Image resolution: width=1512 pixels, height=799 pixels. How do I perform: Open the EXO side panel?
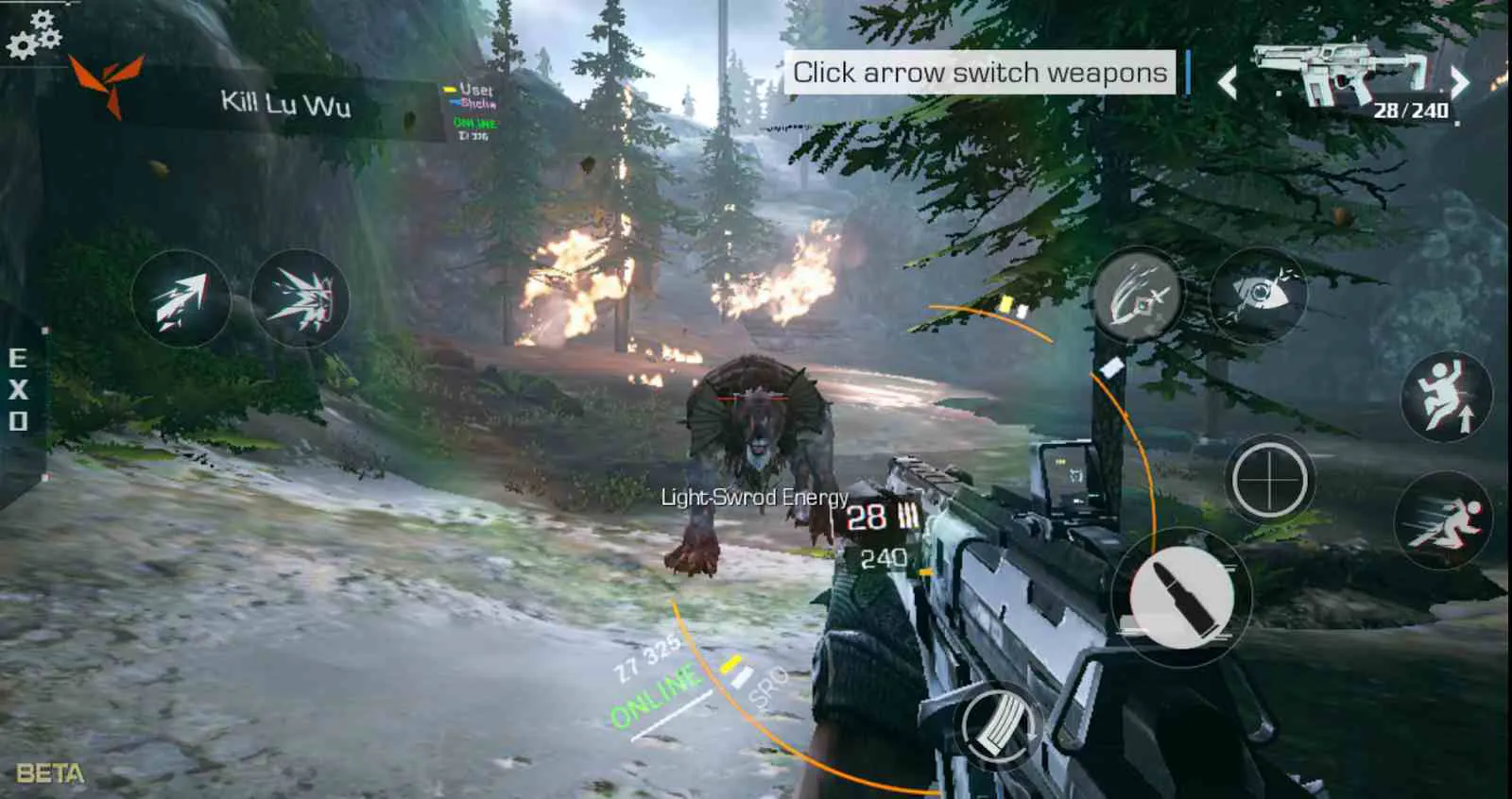point(18,389)
